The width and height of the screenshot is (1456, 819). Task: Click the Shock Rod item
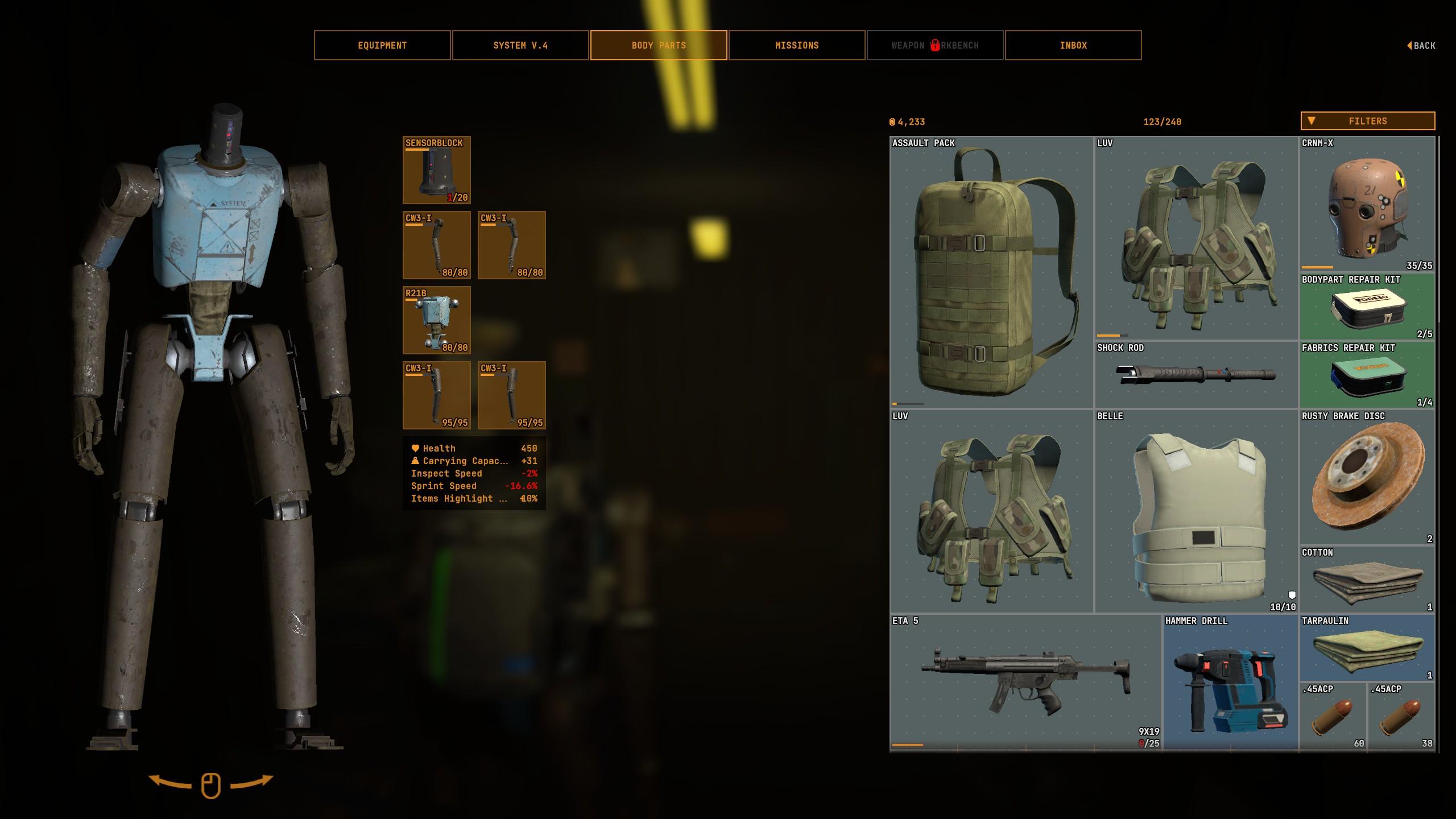(1196, 375)
